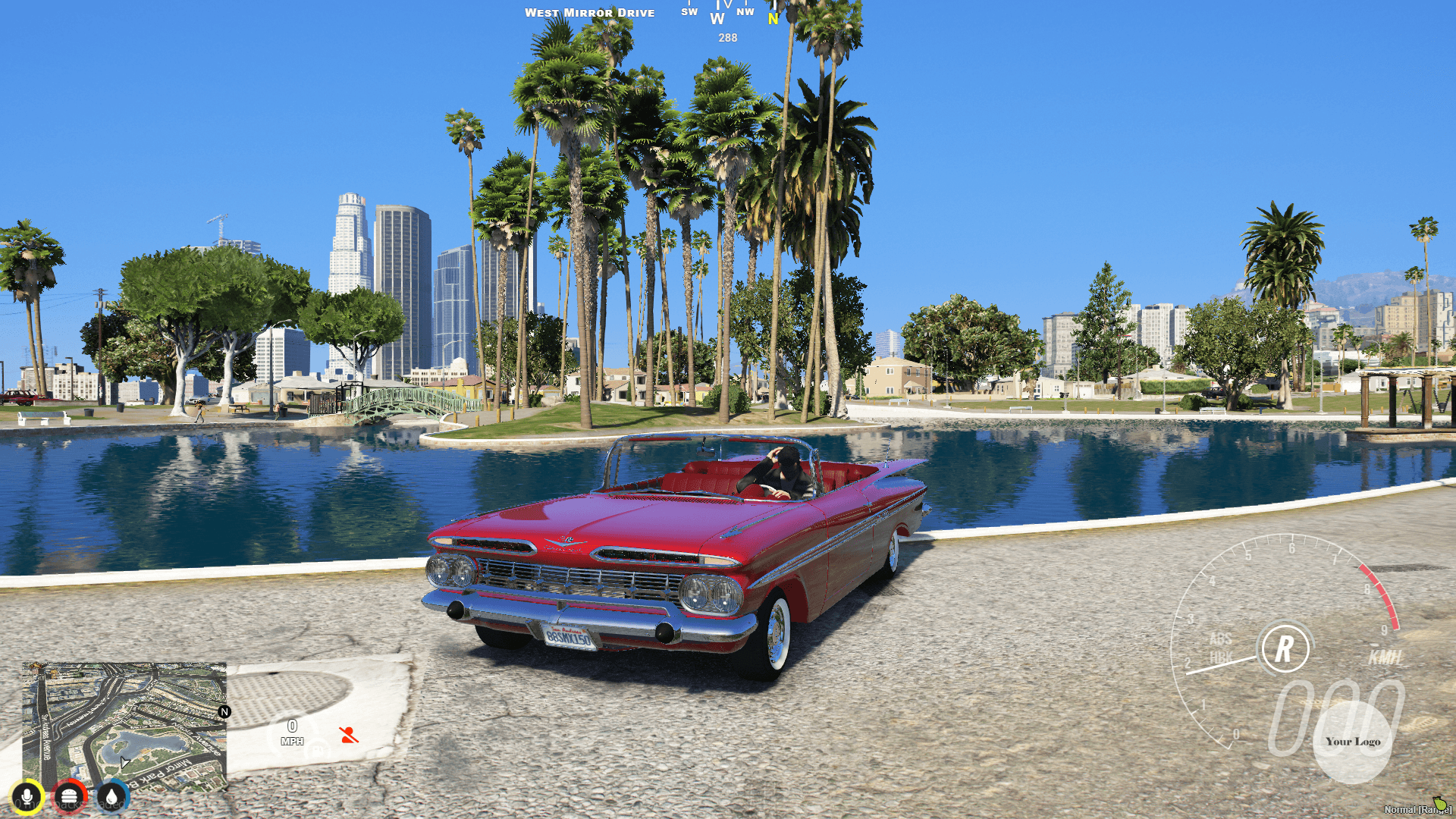
Task: Toggle the HBK handbrake indicator
Action: tap(1222, 657)
